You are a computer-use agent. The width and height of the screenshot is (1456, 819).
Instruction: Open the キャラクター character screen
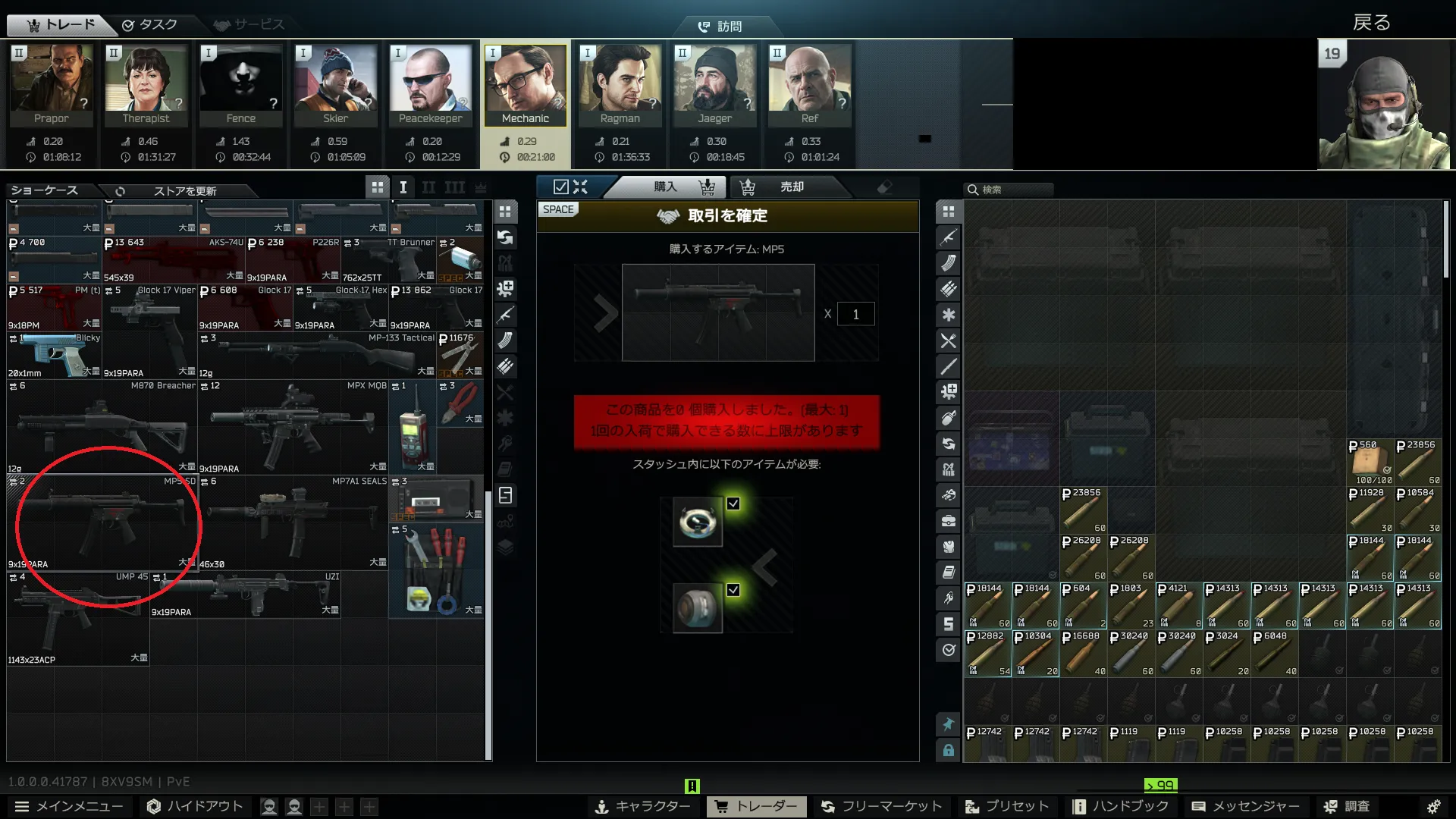click(642, 806)
